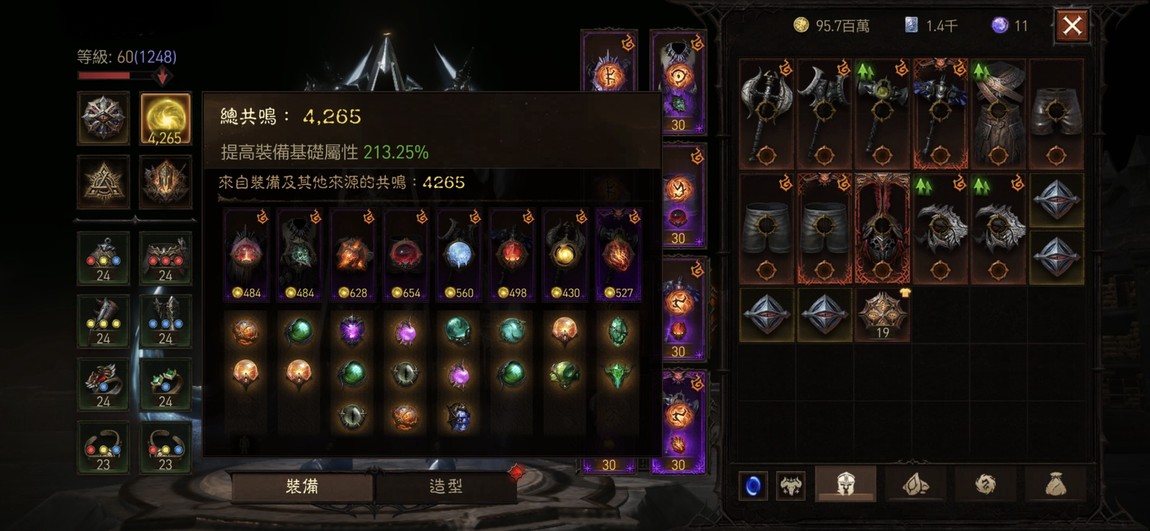Switch to the blue gem filter
1150x531 pixels.
(753, 486)
